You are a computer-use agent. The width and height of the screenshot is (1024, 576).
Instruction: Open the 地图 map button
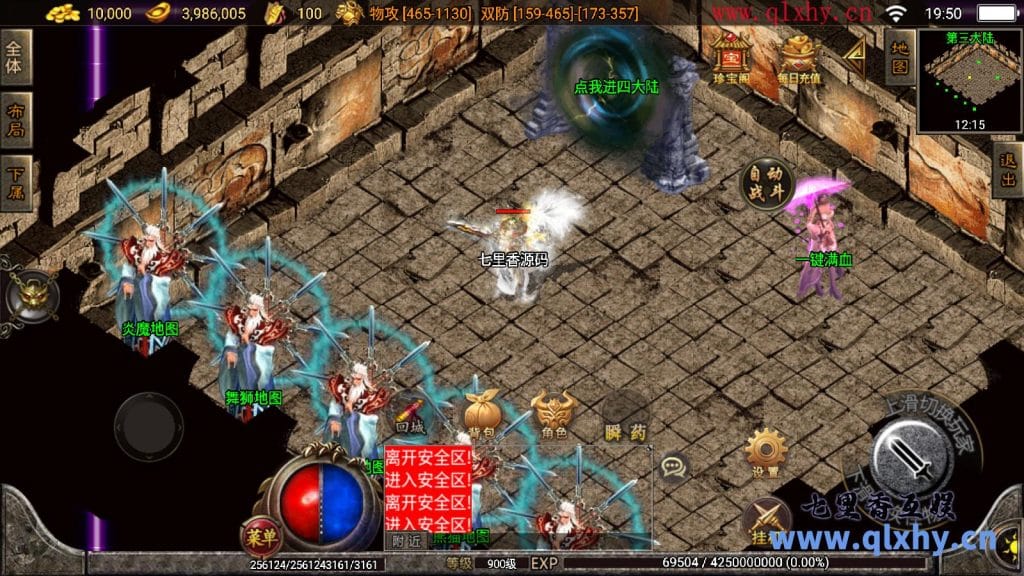pyautogui.click(x=900, y=57)
